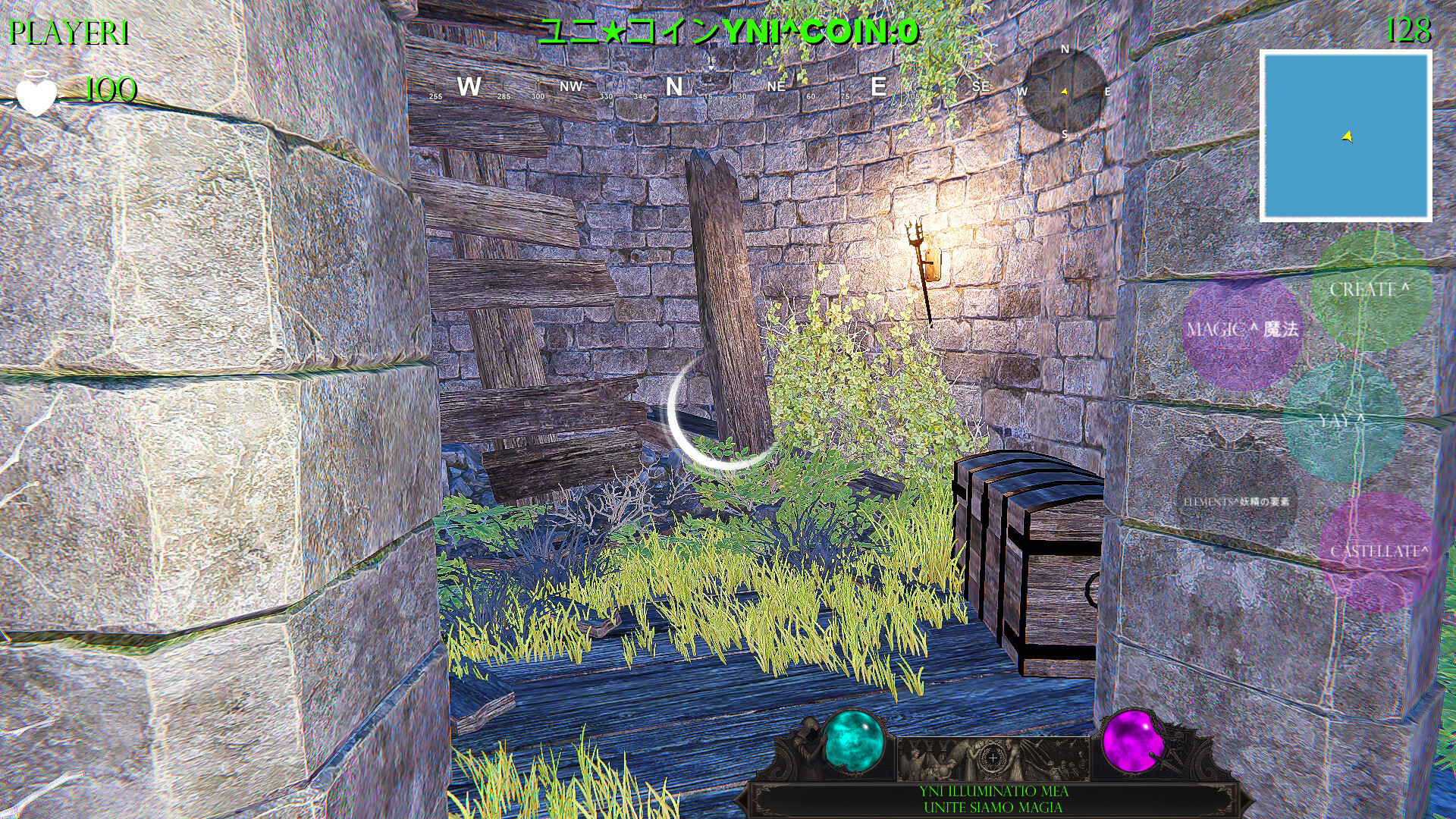Viewport: 1456px width, 819px height.
Task: Click the ユニ★コインYNI^COIN:0 counter
Action: coord(728,32)
